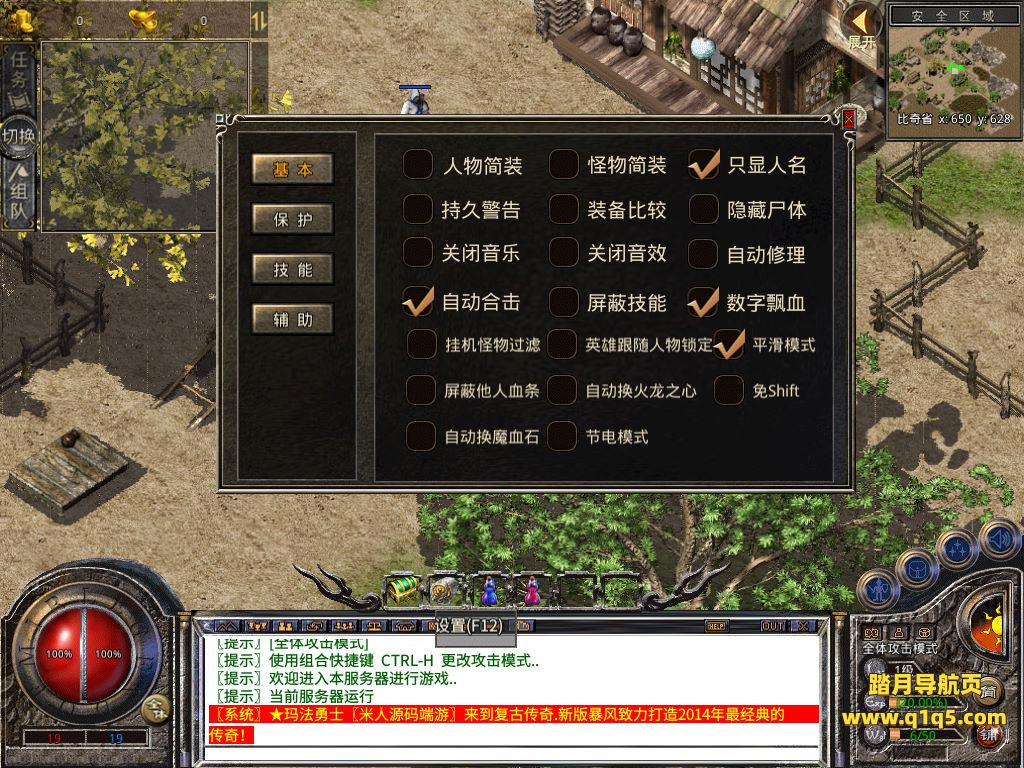Tick the 关闭音乐 checkbox
Viewport: 1024px width, 768px height.
(x=418, y=253)
